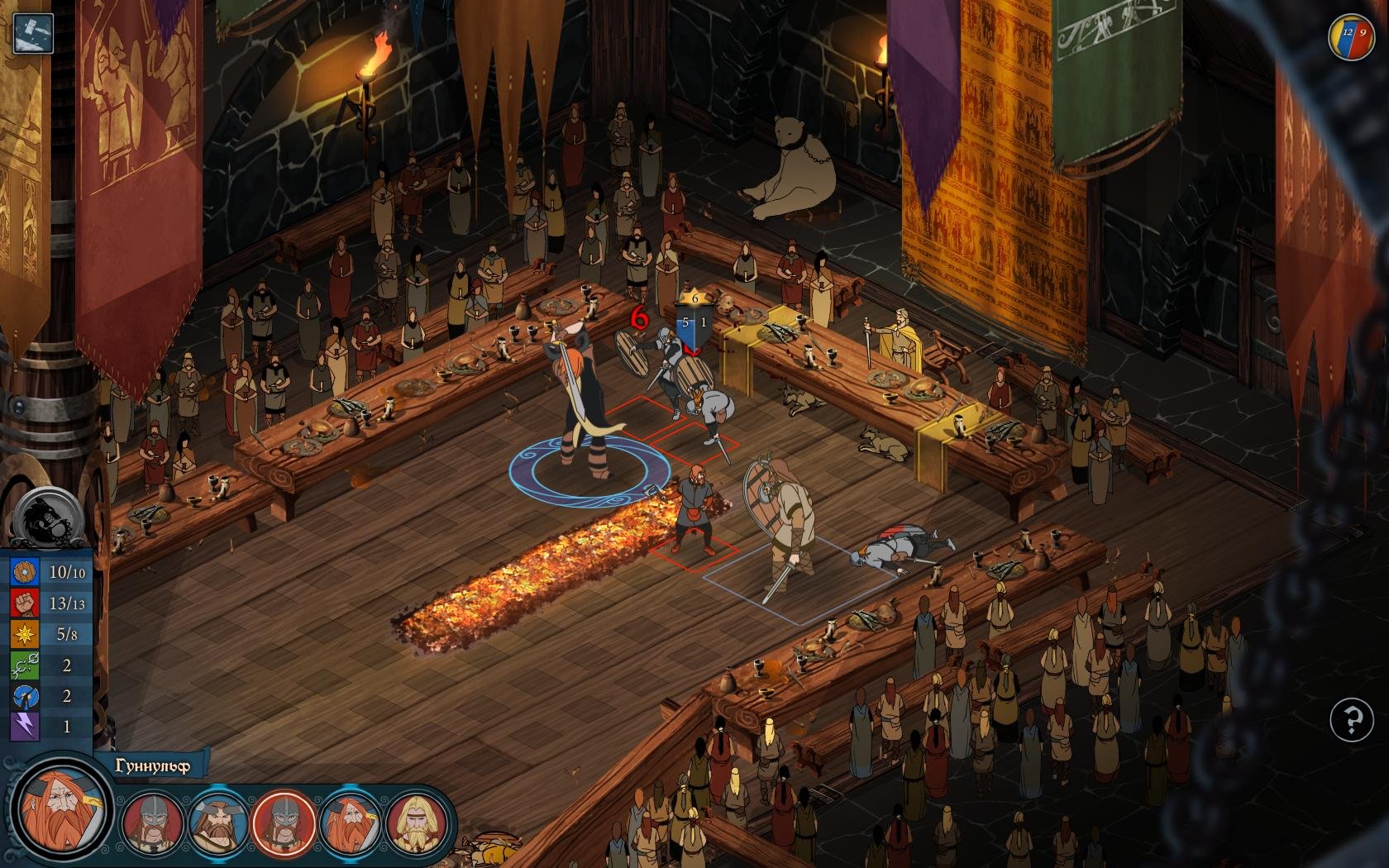Select the horned dark-bearded varl turn portrait
1389x868 pixels.
[x=218, y=822]
